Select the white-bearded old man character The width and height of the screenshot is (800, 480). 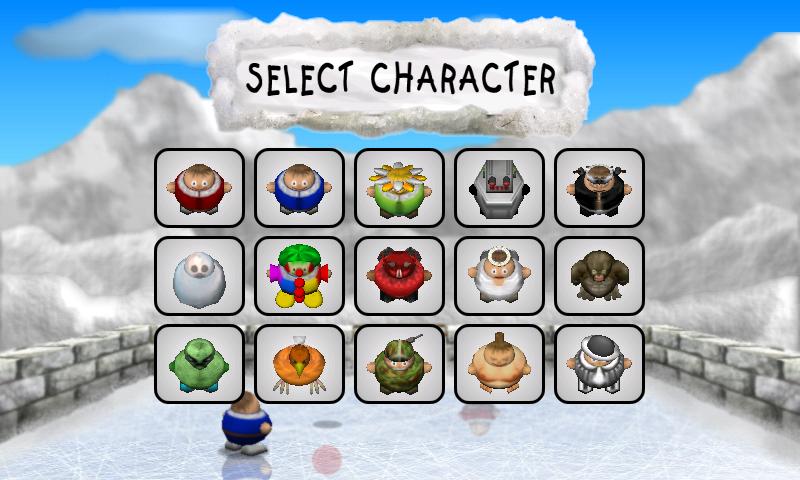[x=499, y=276]
